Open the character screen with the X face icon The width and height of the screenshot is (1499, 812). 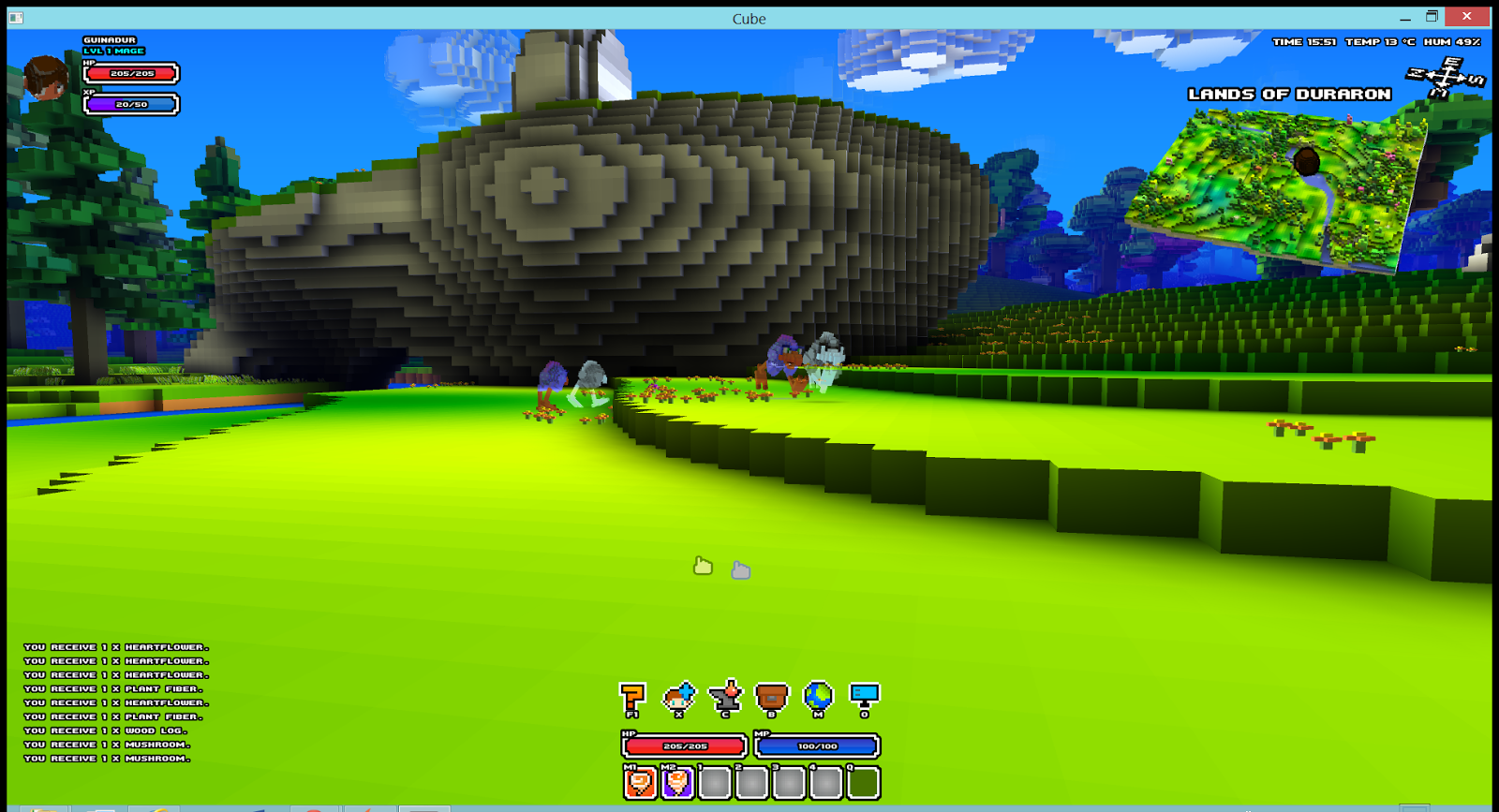[x=677, y=693]
